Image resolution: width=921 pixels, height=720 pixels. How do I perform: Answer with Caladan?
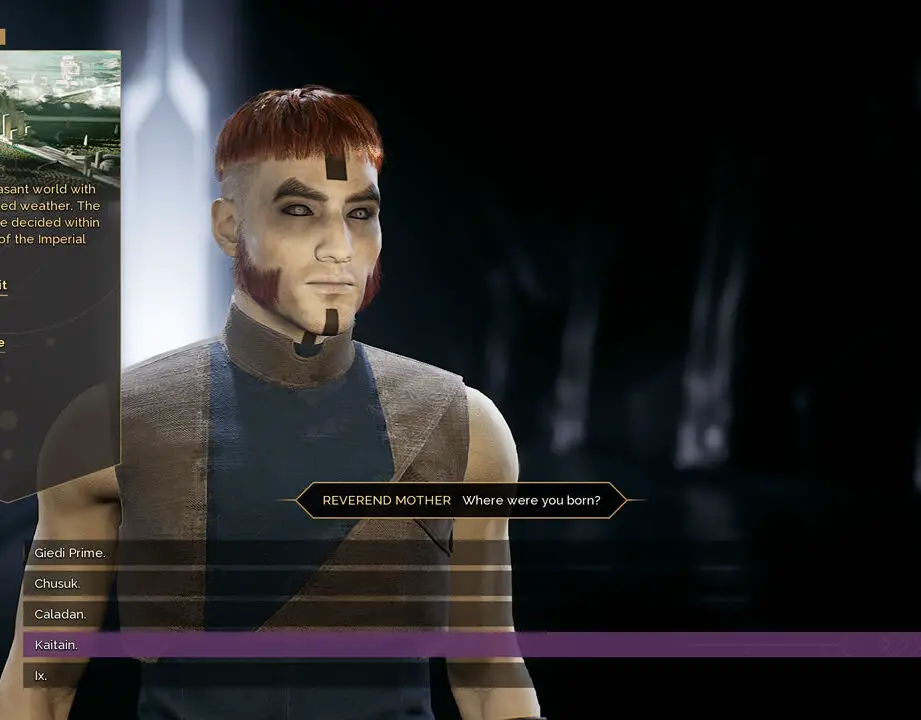60,614
